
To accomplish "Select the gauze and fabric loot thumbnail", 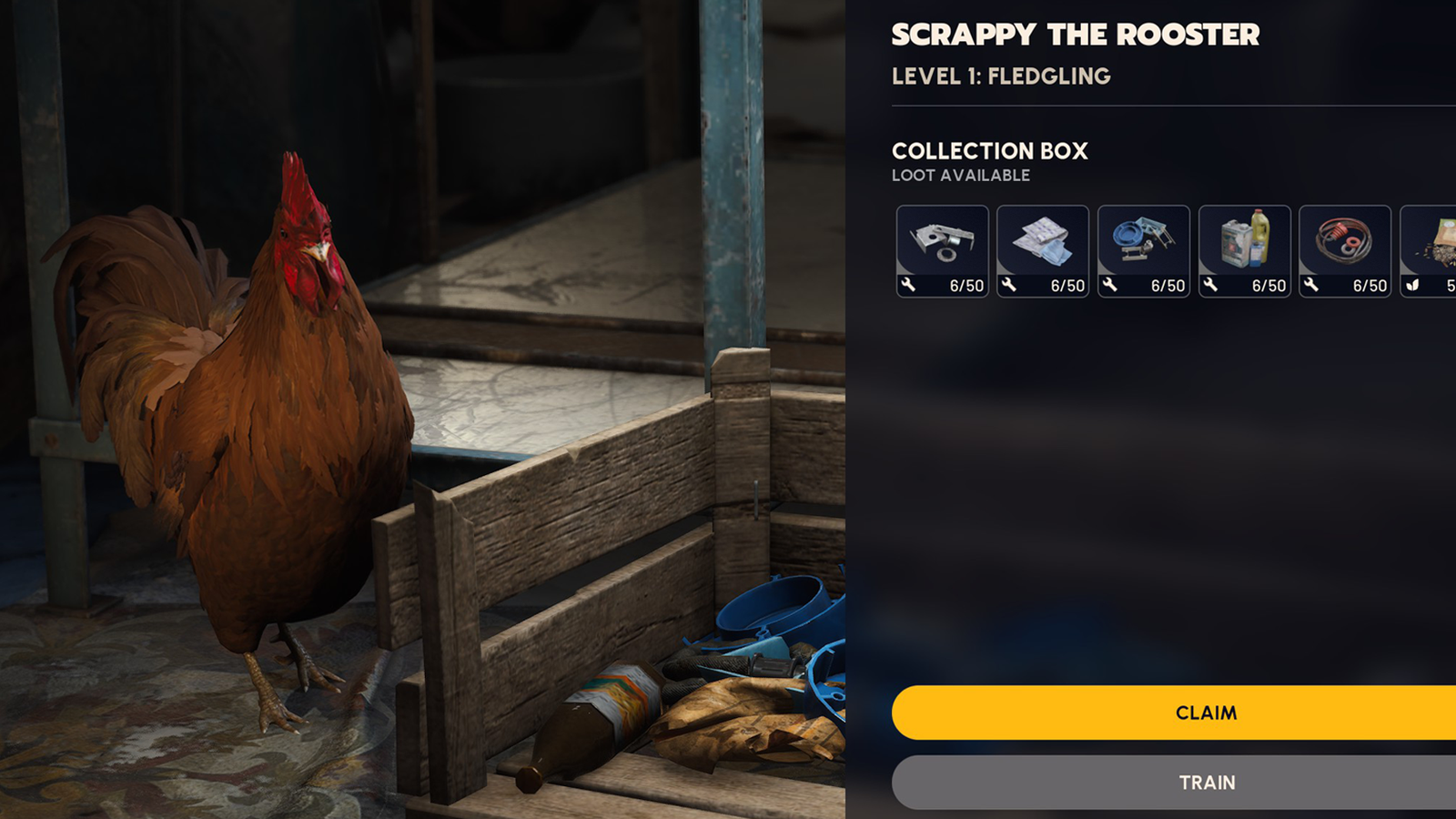I will (x=1043, y=241).
